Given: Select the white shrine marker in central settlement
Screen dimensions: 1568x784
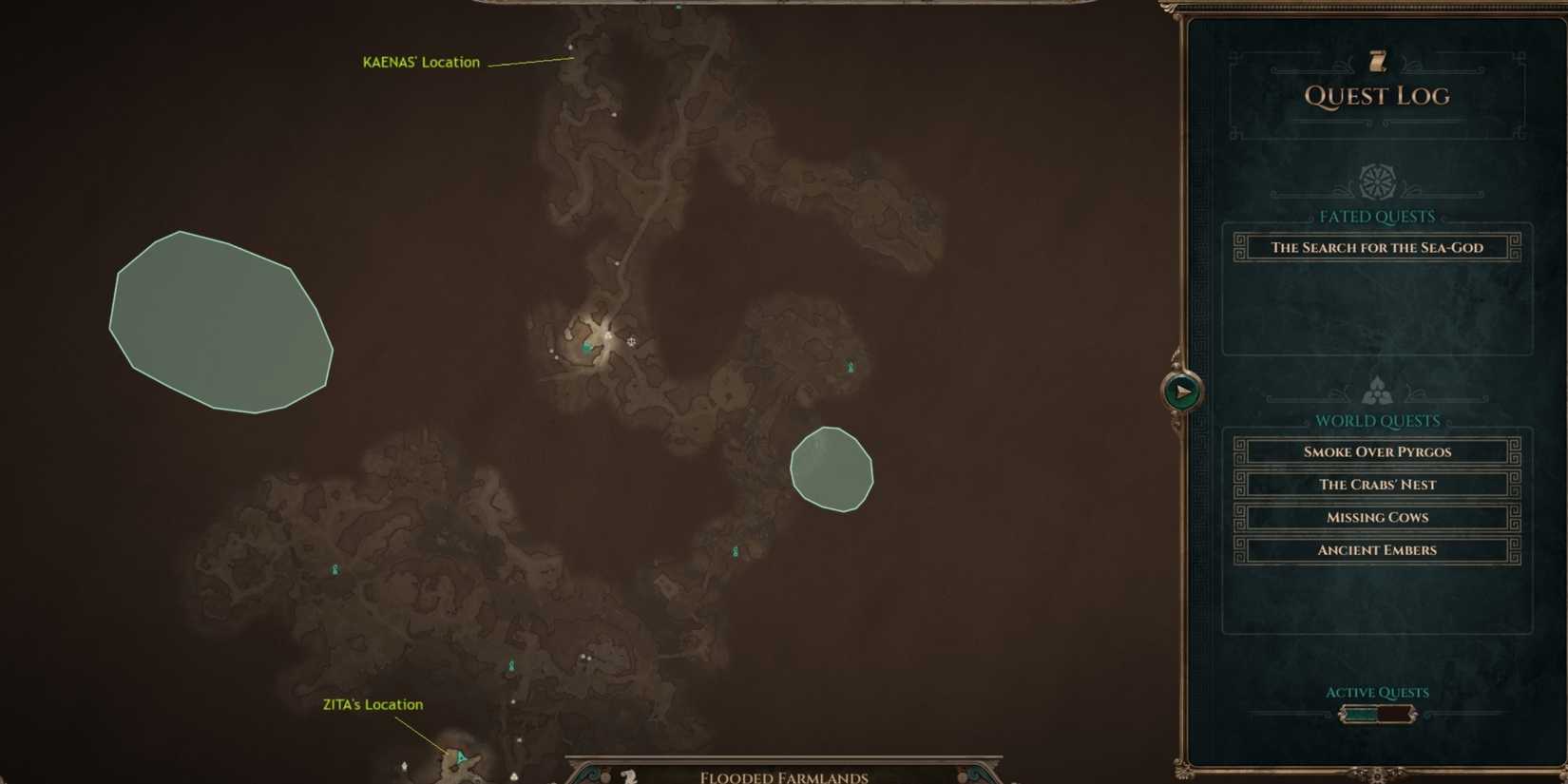Looking at the screenshot, I should 630,339.
